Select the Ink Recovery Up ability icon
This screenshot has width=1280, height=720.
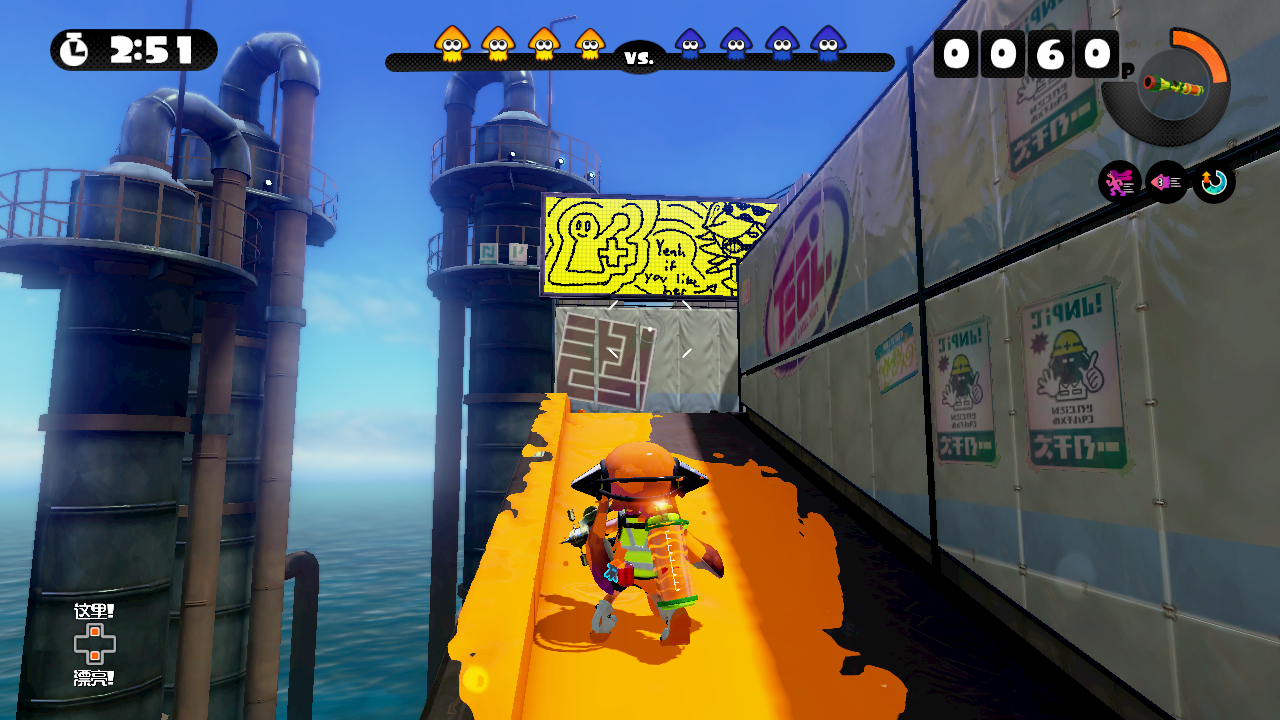(1213, 182)
